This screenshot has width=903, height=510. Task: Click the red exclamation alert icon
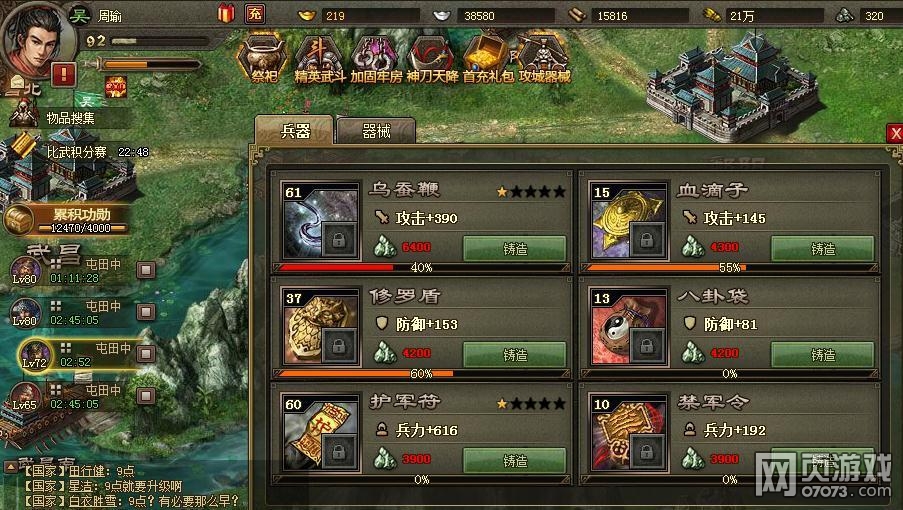click(x=65, y=73)
